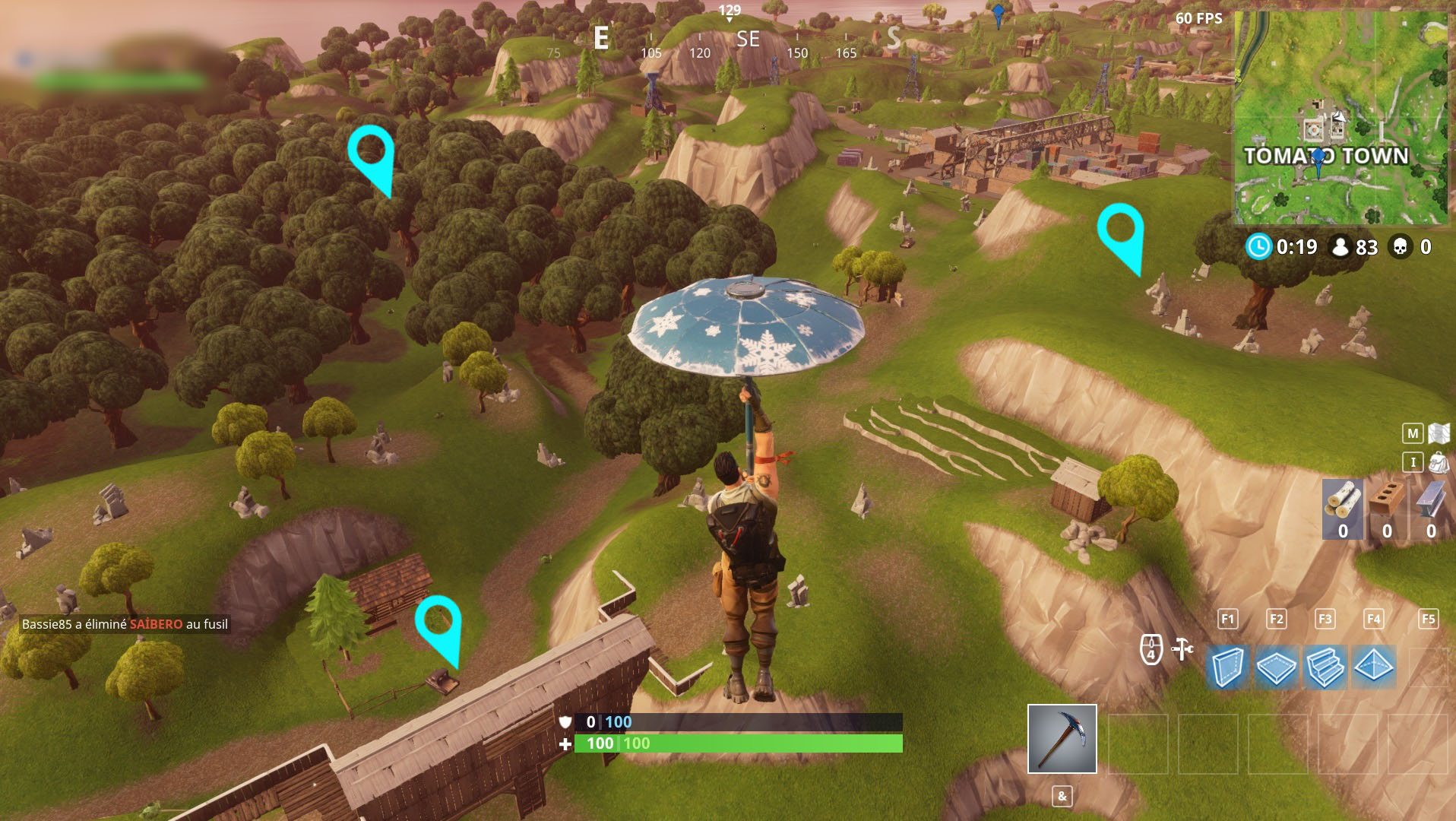
Task: Open the Tomato Town minimap
Action: 1341,118
